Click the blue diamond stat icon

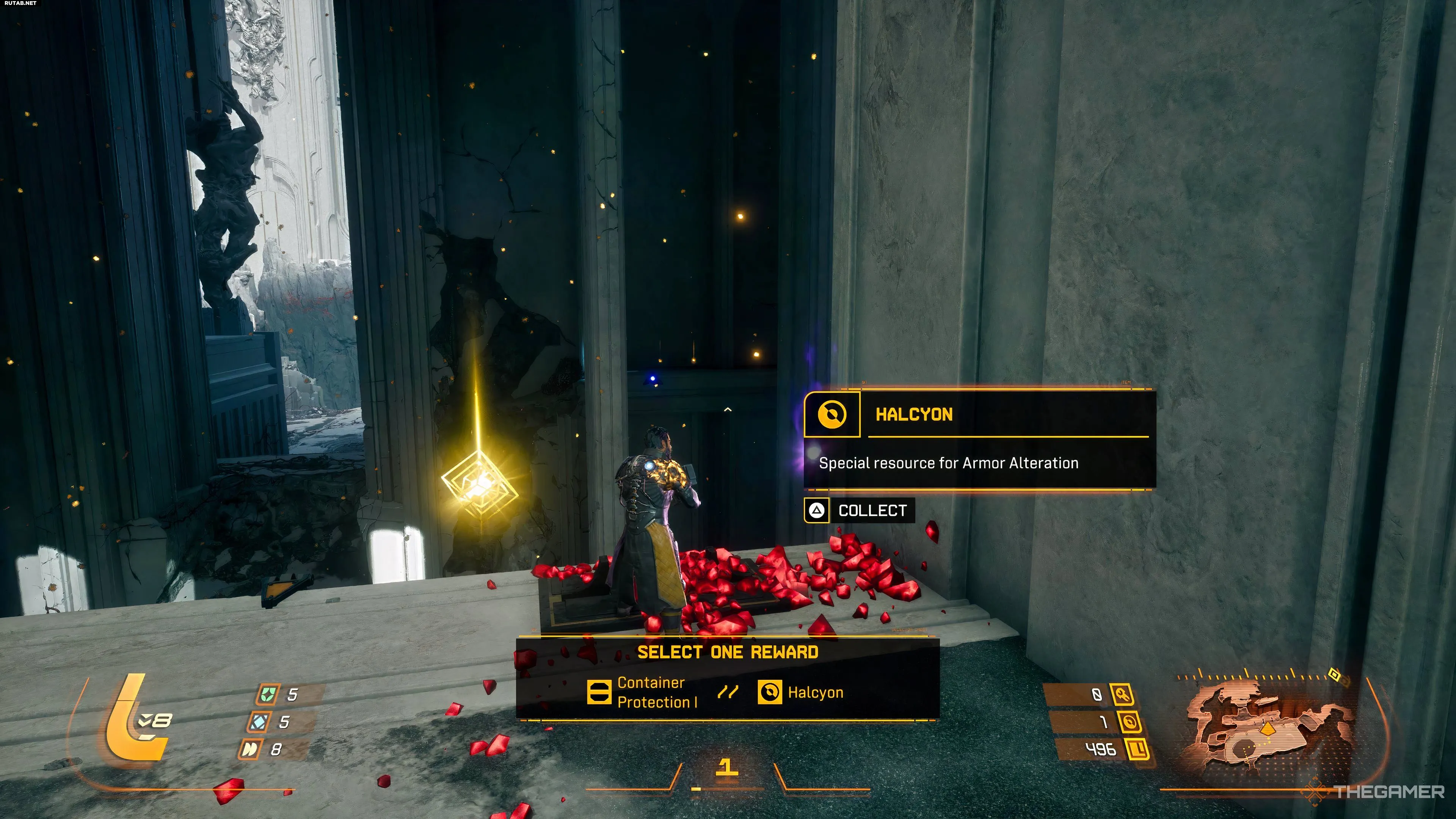tap(259, 722)
